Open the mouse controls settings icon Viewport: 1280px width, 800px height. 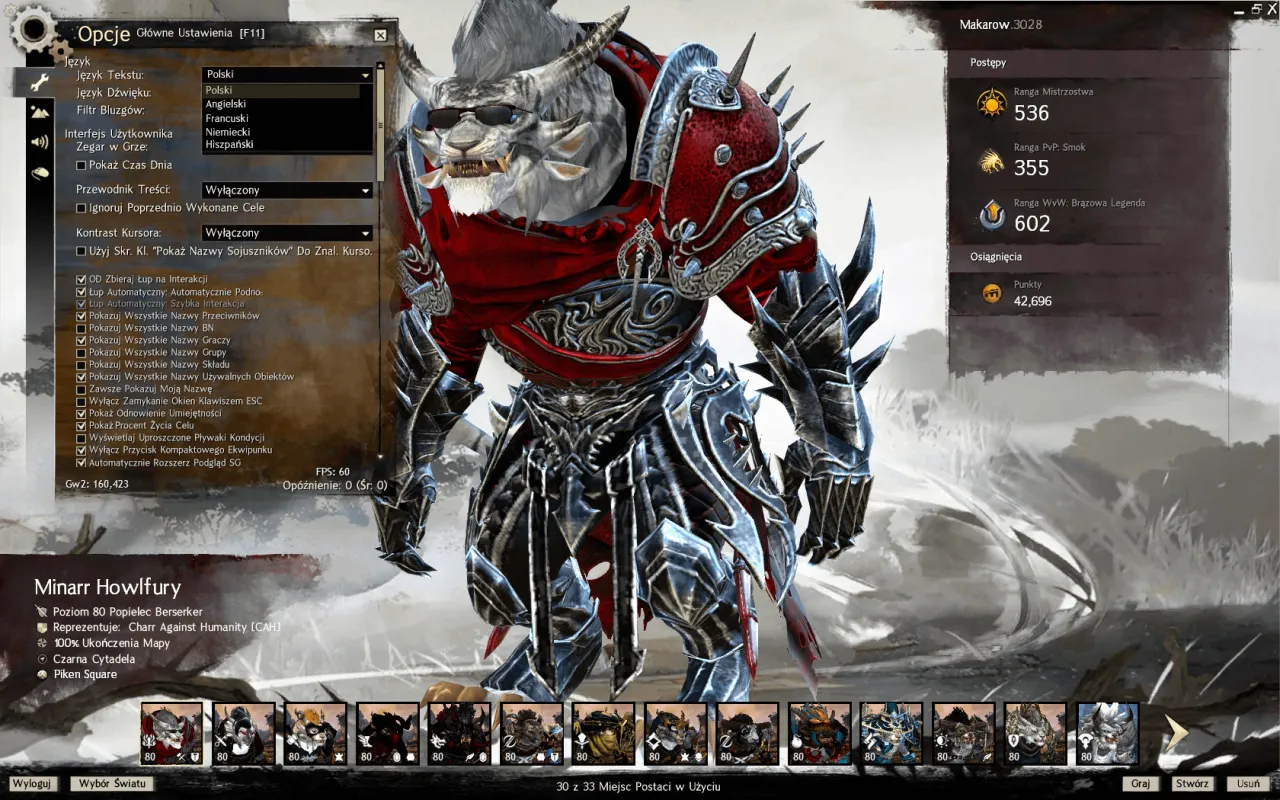tap(40, 173)
